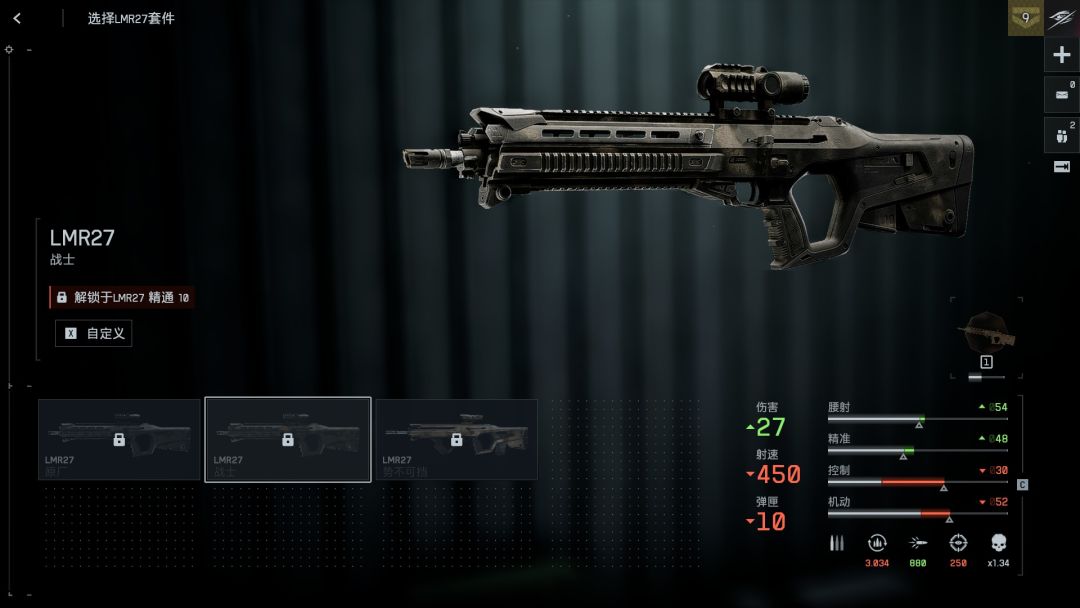
Task: Open the squad members icon
Action: click(1062, 134)
